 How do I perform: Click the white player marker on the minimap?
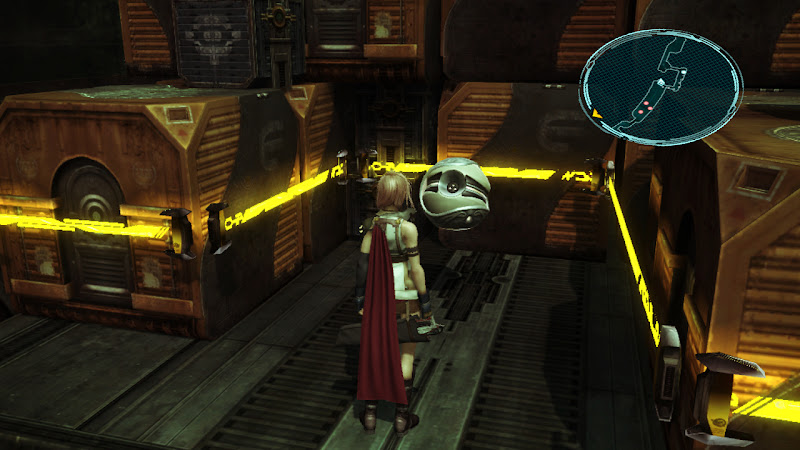(661, 81)
